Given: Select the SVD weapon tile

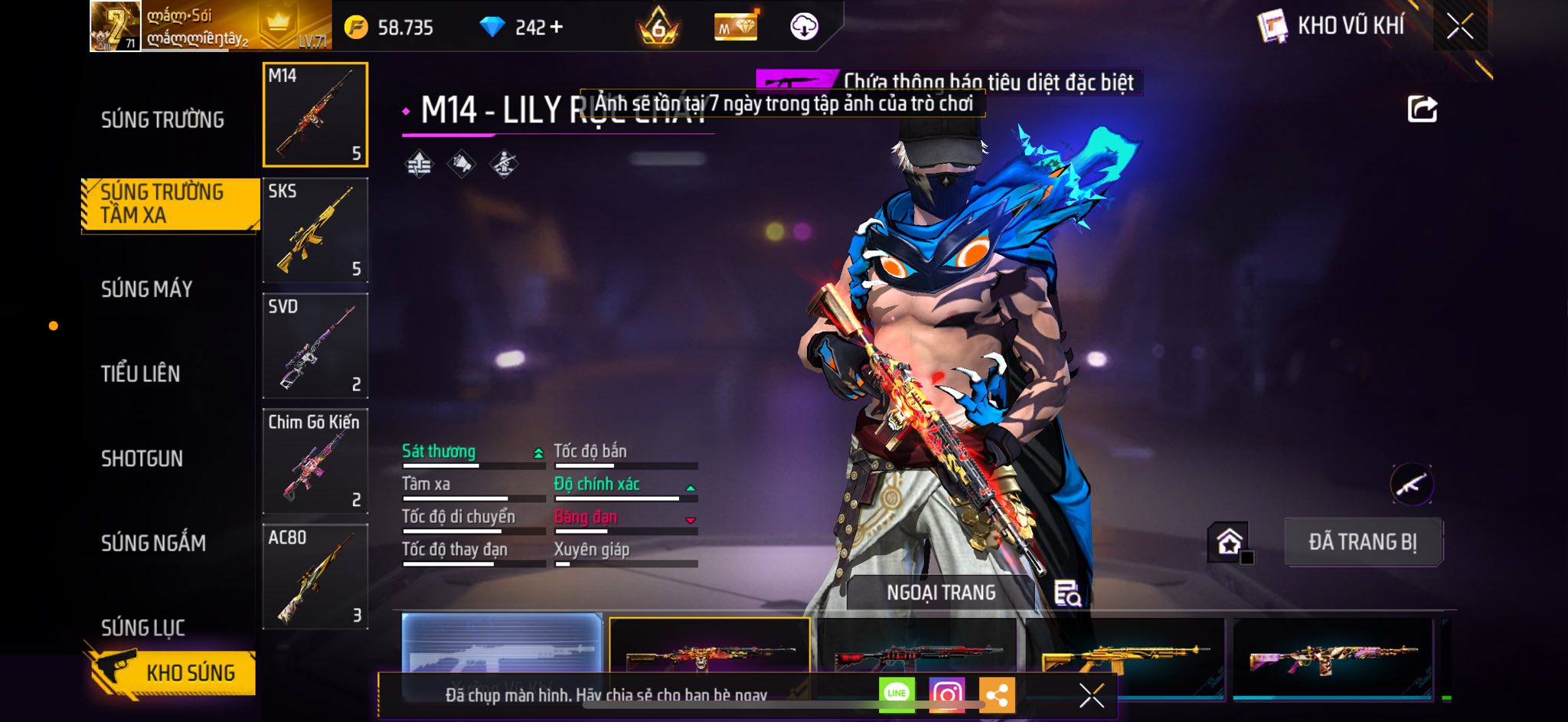Looking at the screenshot, I should point(315,346).
